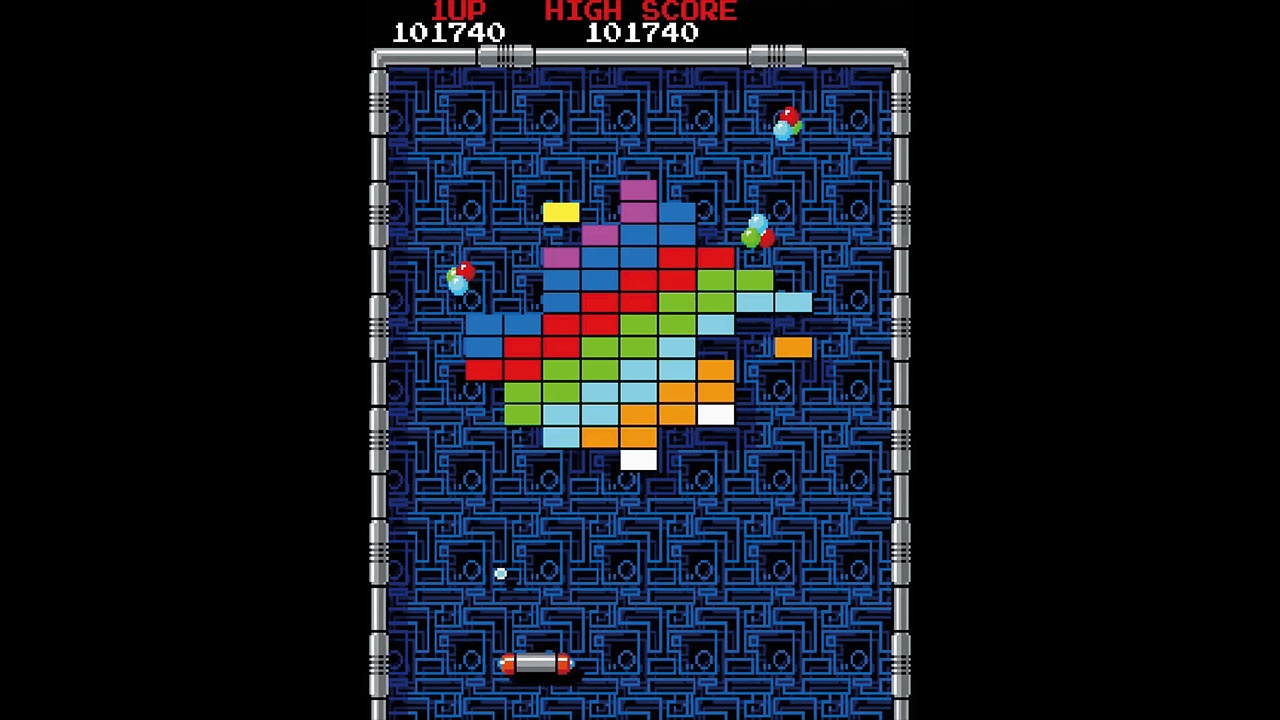Image resolution: width=1280 pixels, height=720 pixels.
Task: Select the HIGH SCORE heading
Action: [640, 11]
